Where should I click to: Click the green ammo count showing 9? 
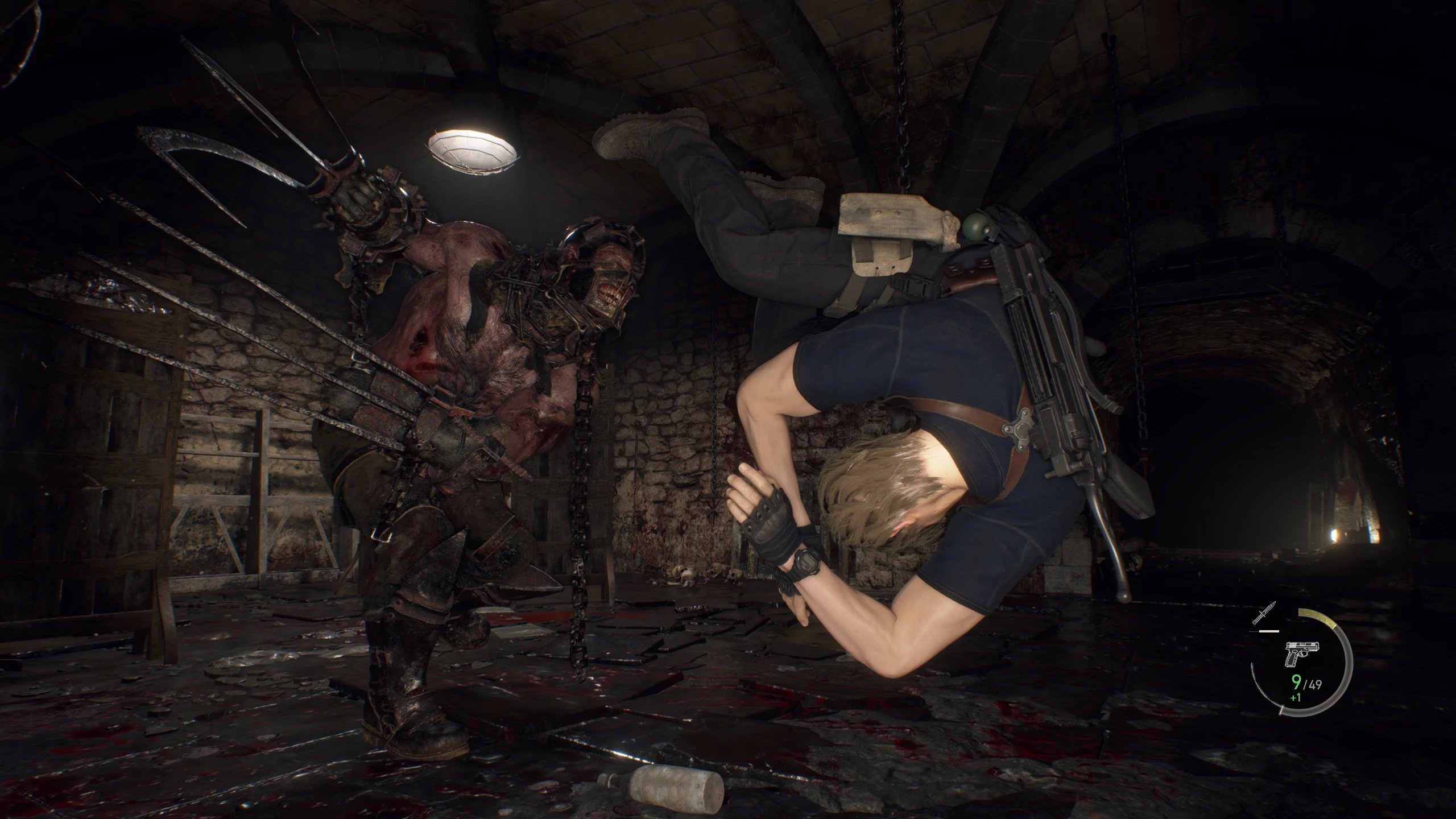pyautogui.click(x=1296, y=682)
